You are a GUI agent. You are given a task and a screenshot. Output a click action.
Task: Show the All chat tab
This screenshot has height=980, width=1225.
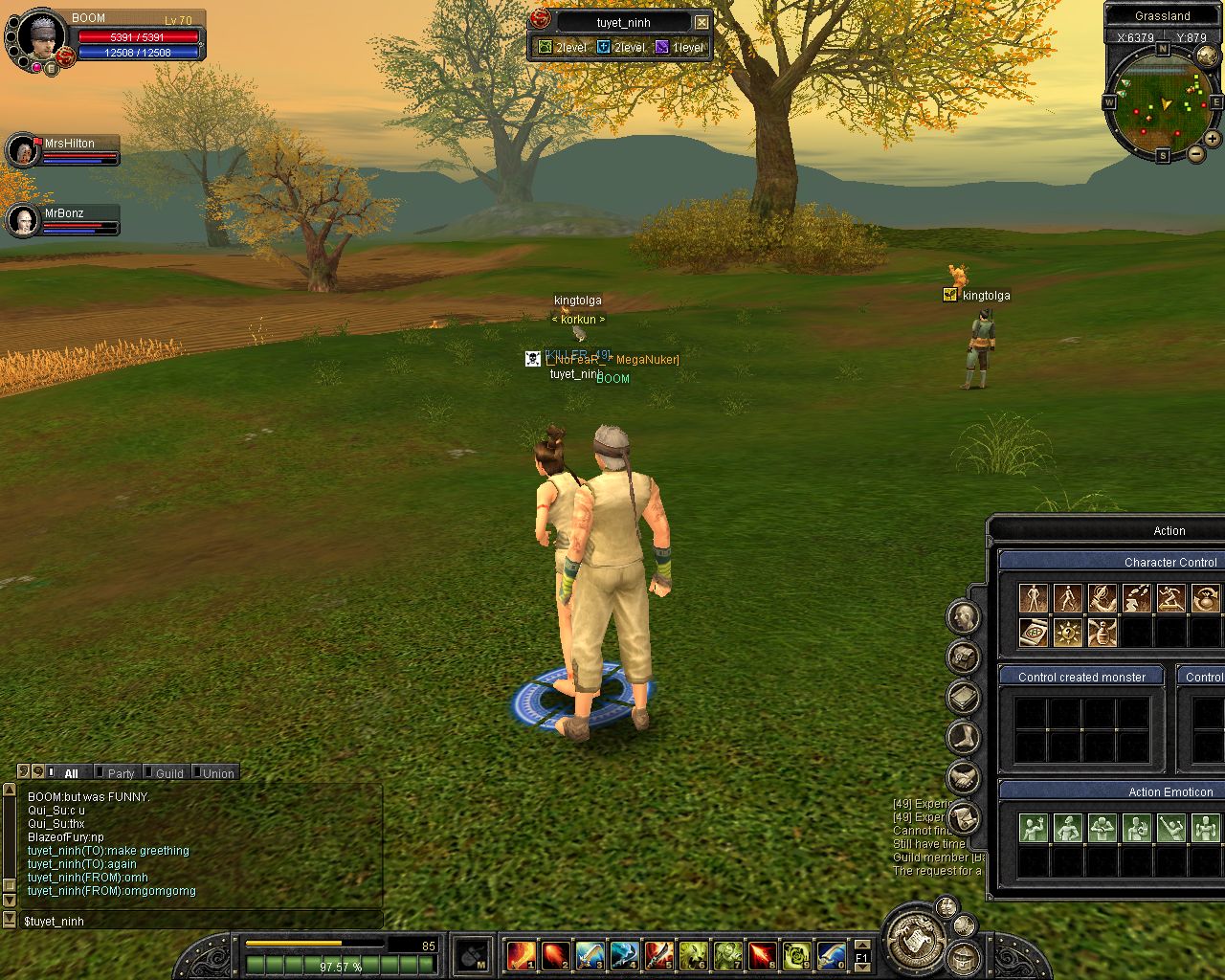point(71,773)
